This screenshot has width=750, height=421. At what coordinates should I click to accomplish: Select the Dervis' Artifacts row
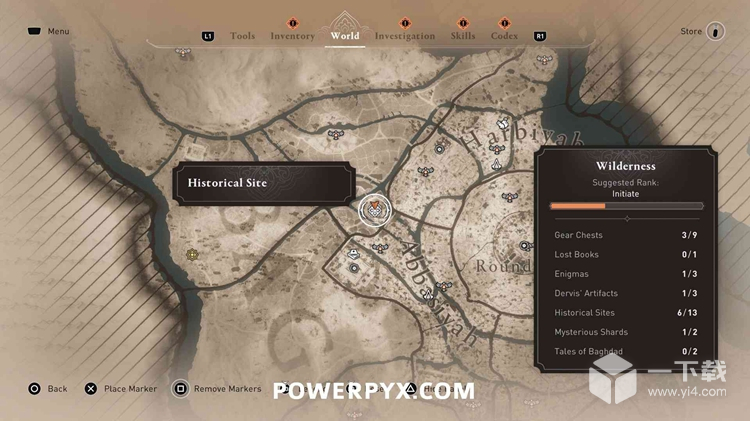click(626, 293)
